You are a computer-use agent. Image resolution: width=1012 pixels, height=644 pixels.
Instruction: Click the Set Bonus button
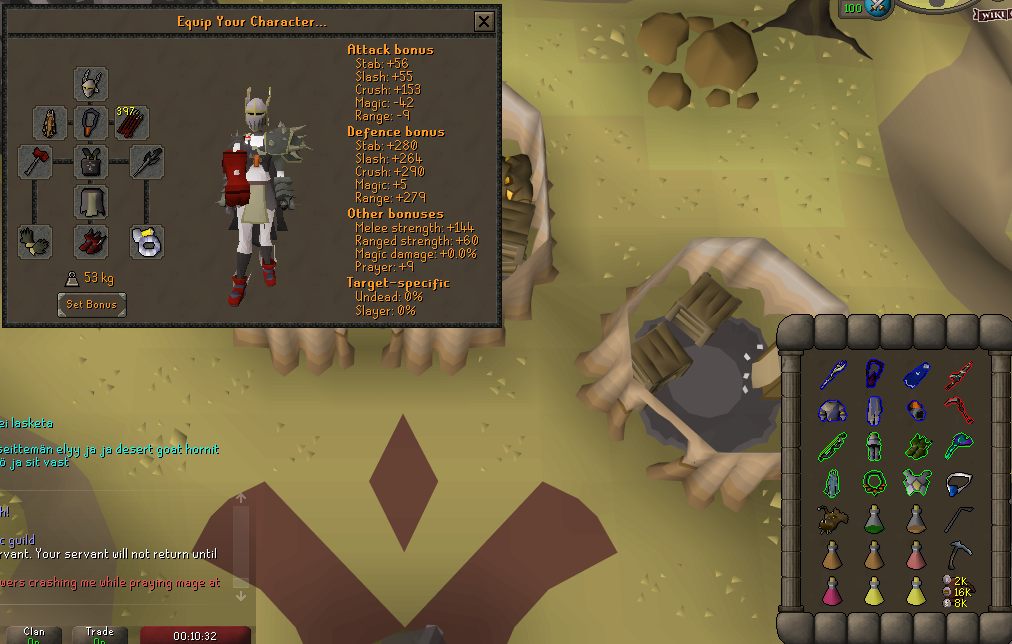point(92,304)
